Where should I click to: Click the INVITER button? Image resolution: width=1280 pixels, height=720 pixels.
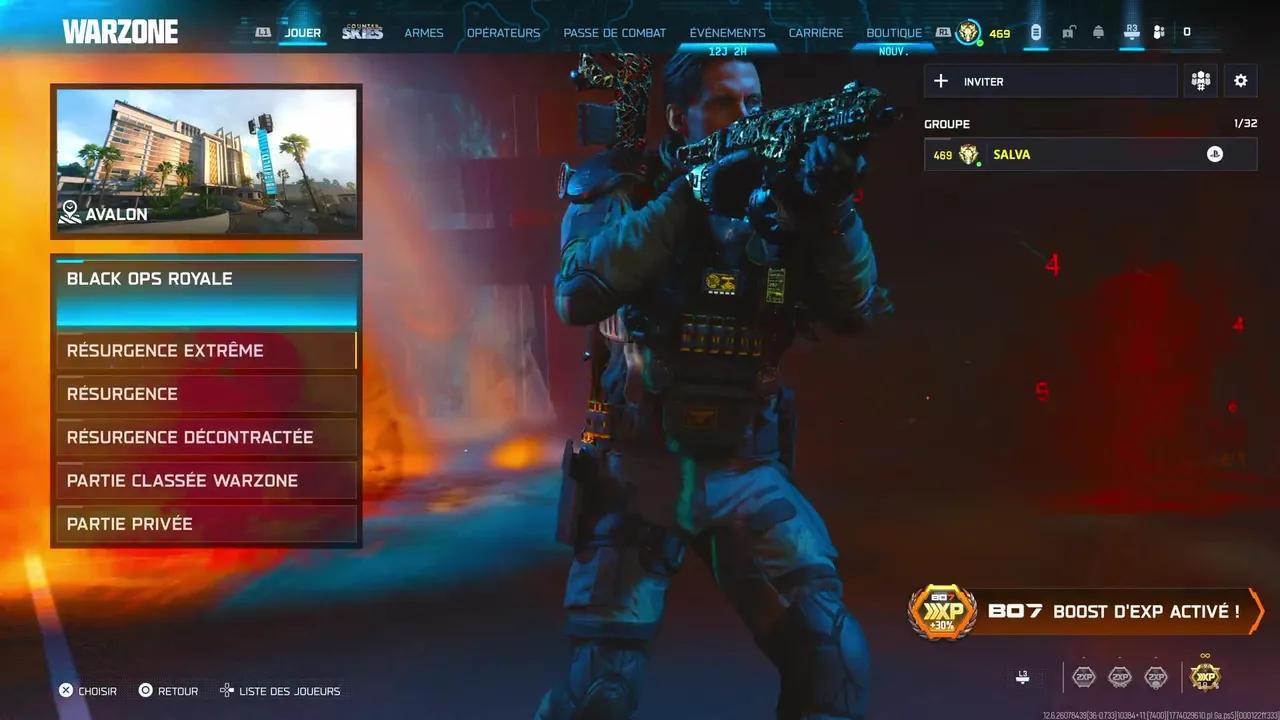point(1050,81)
